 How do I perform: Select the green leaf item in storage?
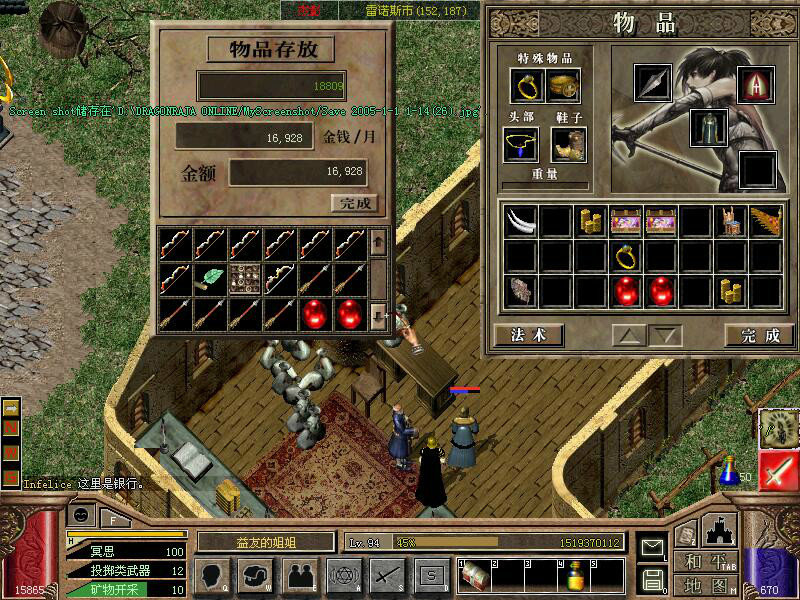pyautogui.click(x=212, y=278)
